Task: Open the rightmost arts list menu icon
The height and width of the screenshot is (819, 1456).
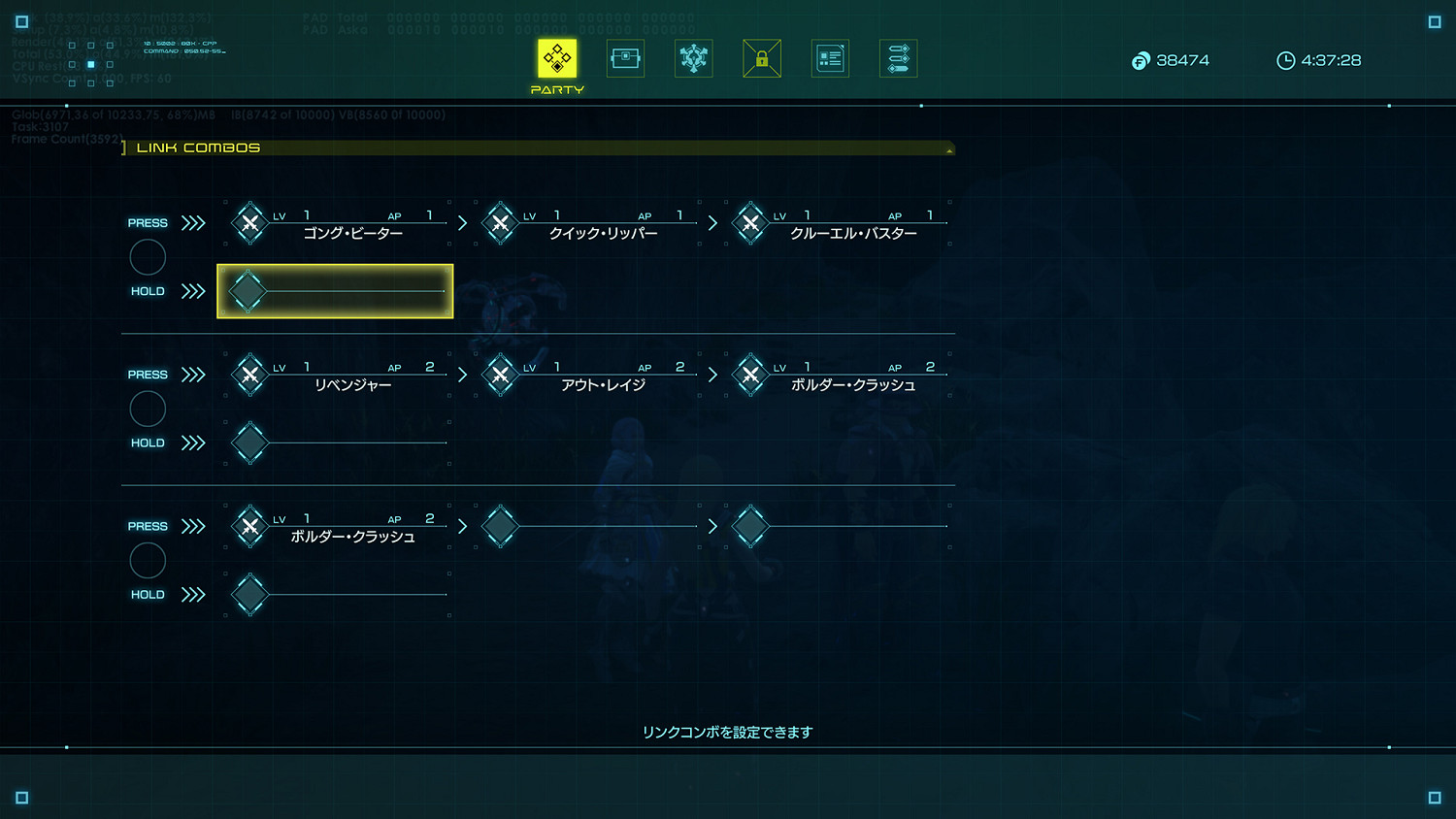Action: [x=898, y=58]
